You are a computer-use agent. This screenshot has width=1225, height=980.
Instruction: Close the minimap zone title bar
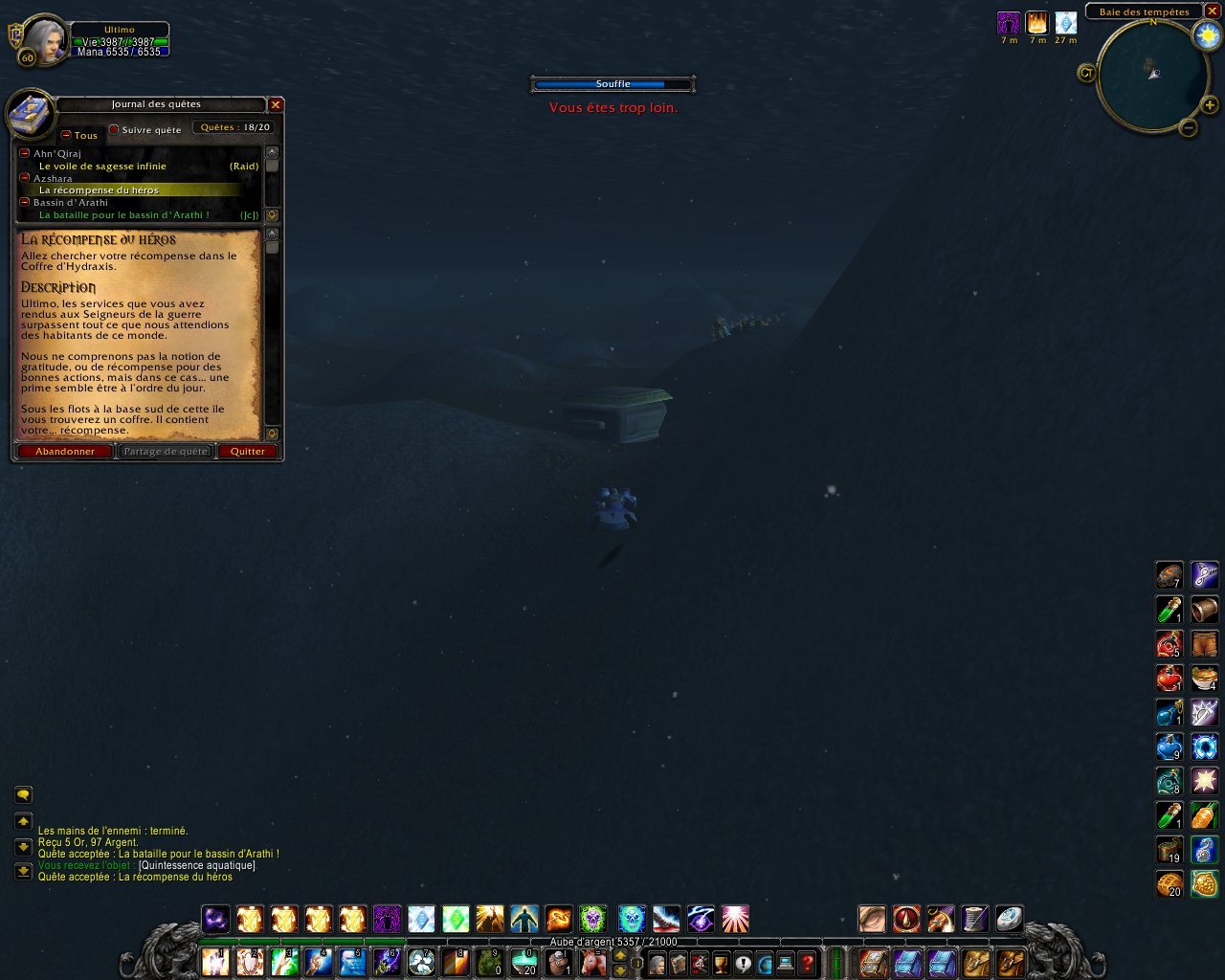(x=1212, y=11)
